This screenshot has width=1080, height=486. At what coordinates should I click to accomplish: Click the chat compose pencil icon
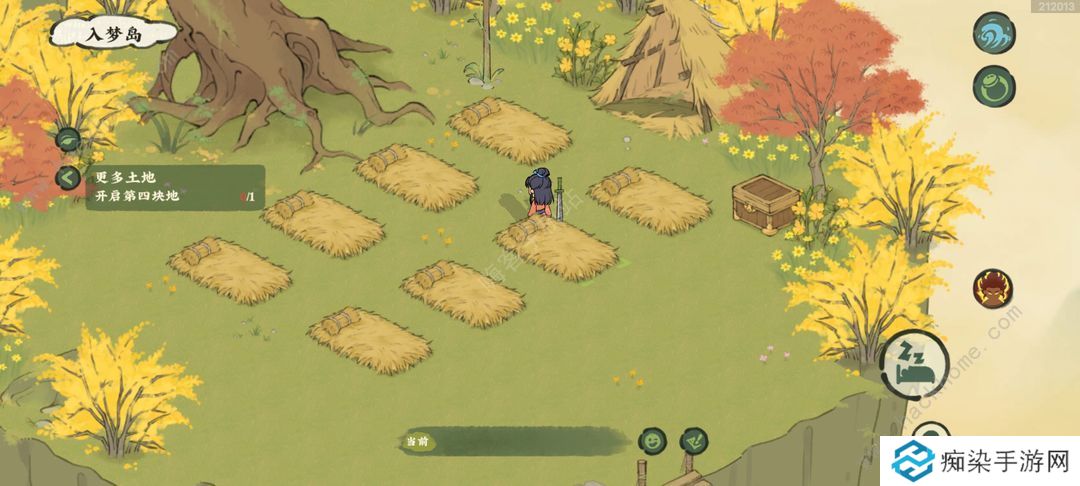(693, 440)
